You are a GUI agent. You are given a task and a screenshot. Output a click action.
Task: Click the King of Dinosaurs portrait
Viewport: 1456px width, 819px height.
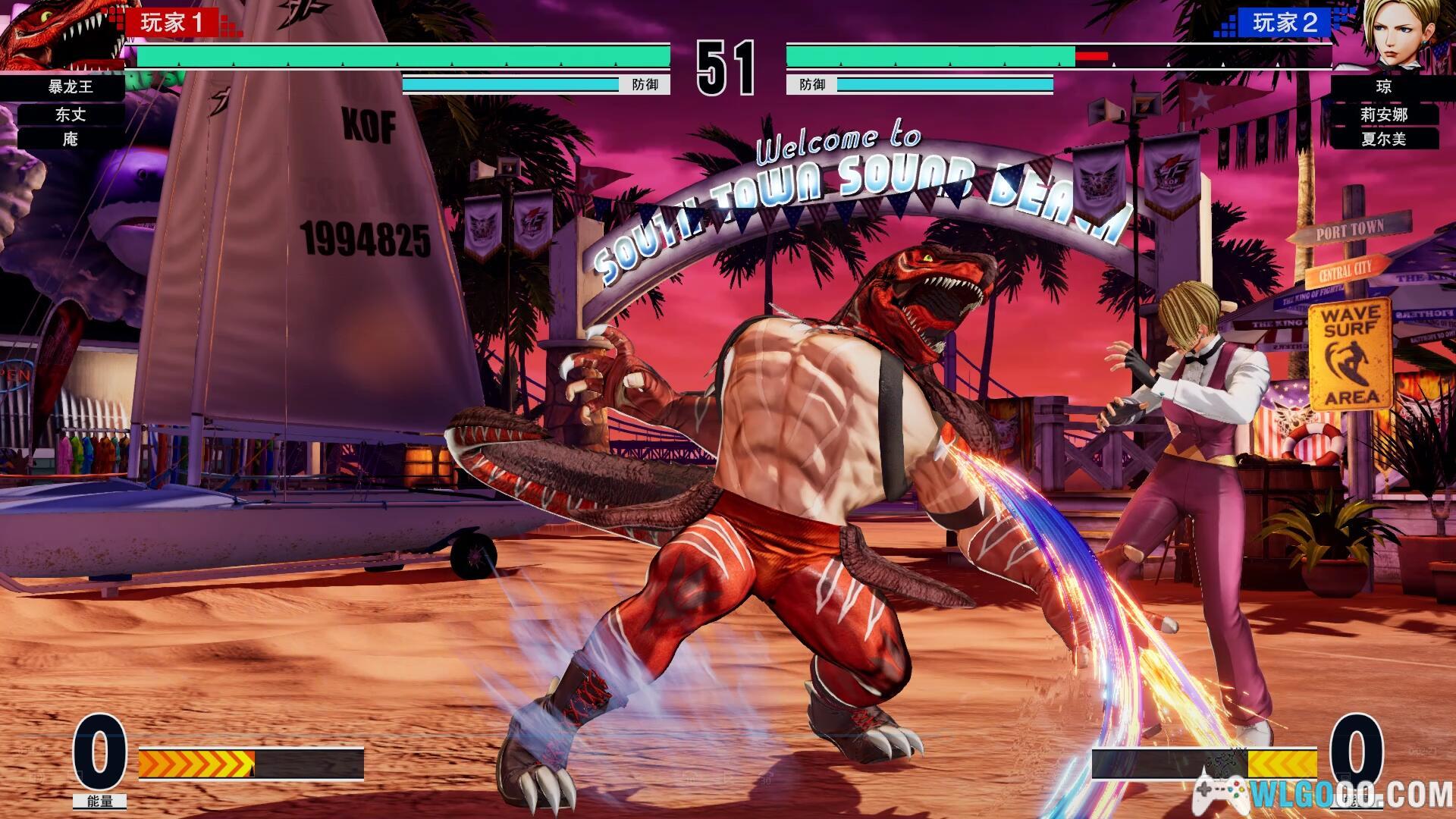(61, 34)
